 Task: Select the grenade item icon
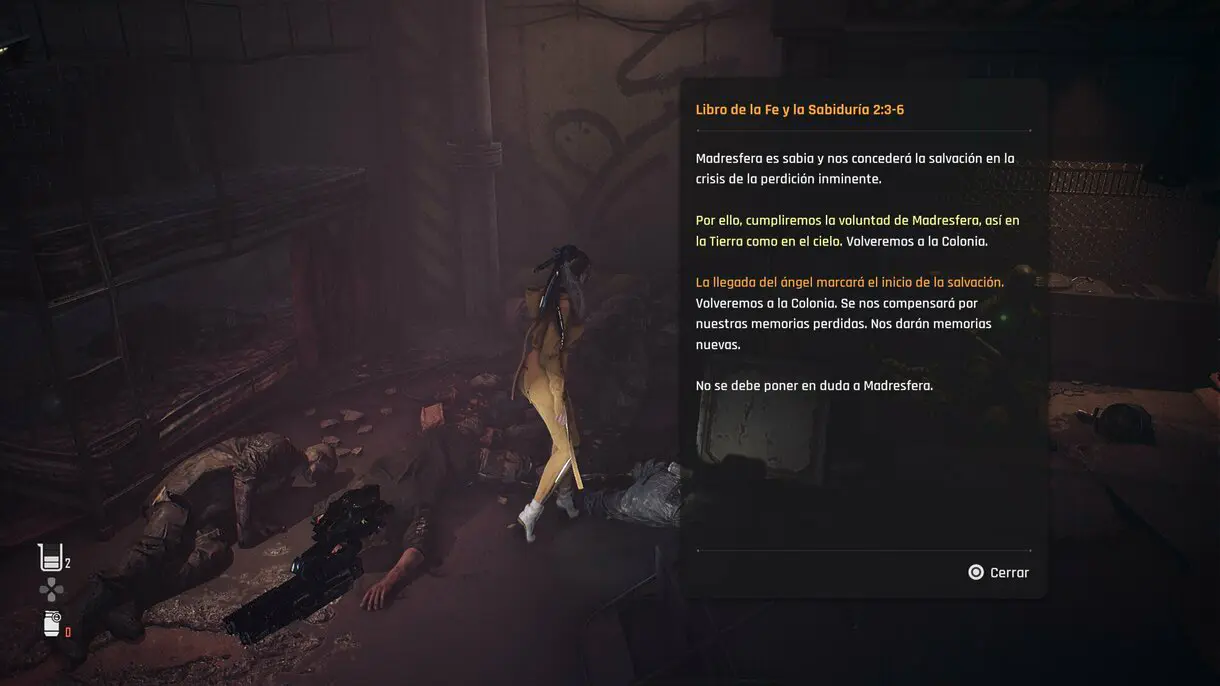pos(52,624)
